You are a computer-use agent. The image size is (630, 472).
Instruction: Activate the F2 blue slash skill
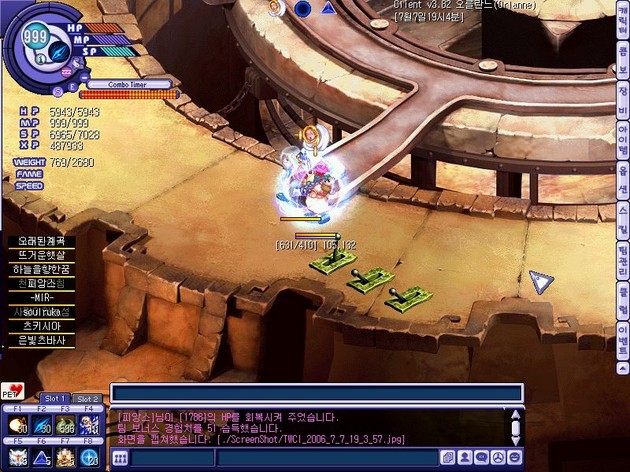[43, 427]
